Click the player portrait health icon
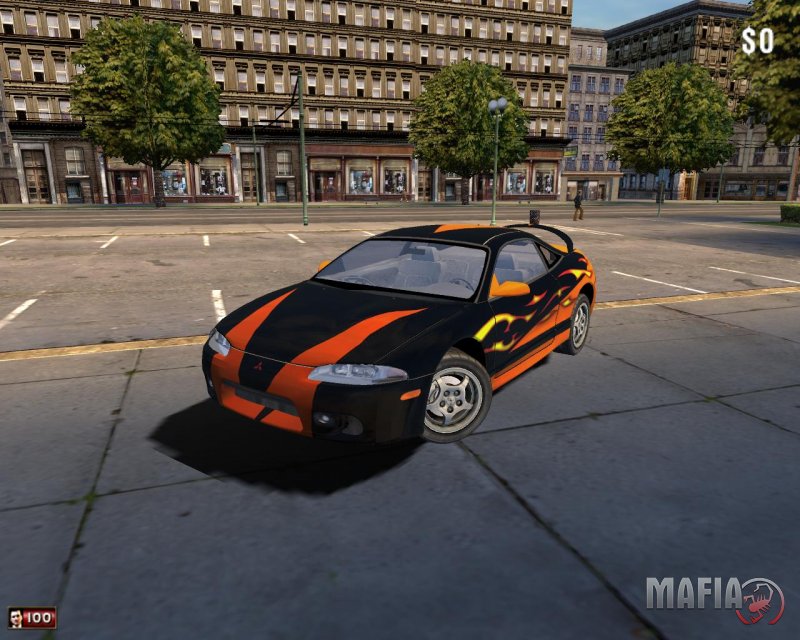Screen dimensions: 800x640 pyautogui.click(x=15, y=618)
